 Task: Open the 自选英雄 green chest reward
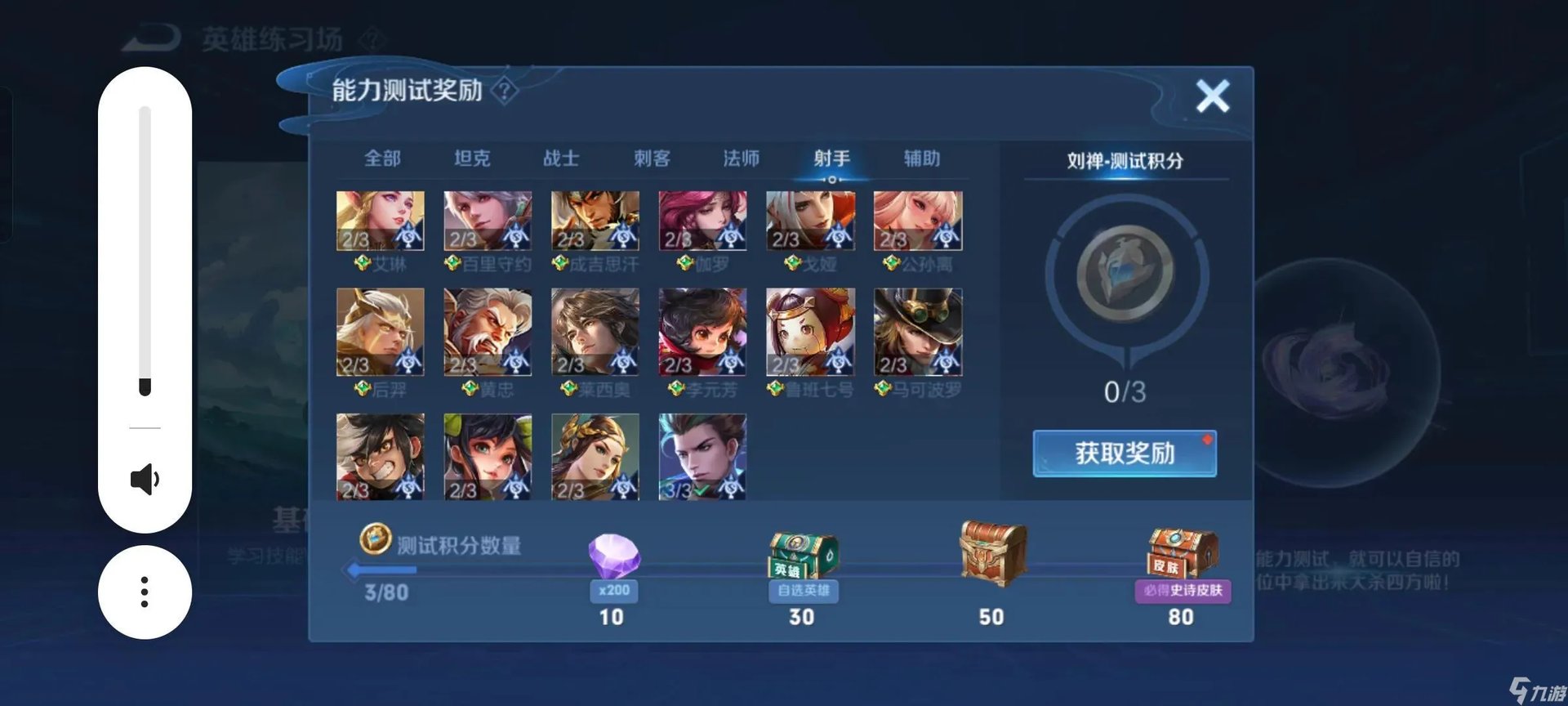[802, 552]
